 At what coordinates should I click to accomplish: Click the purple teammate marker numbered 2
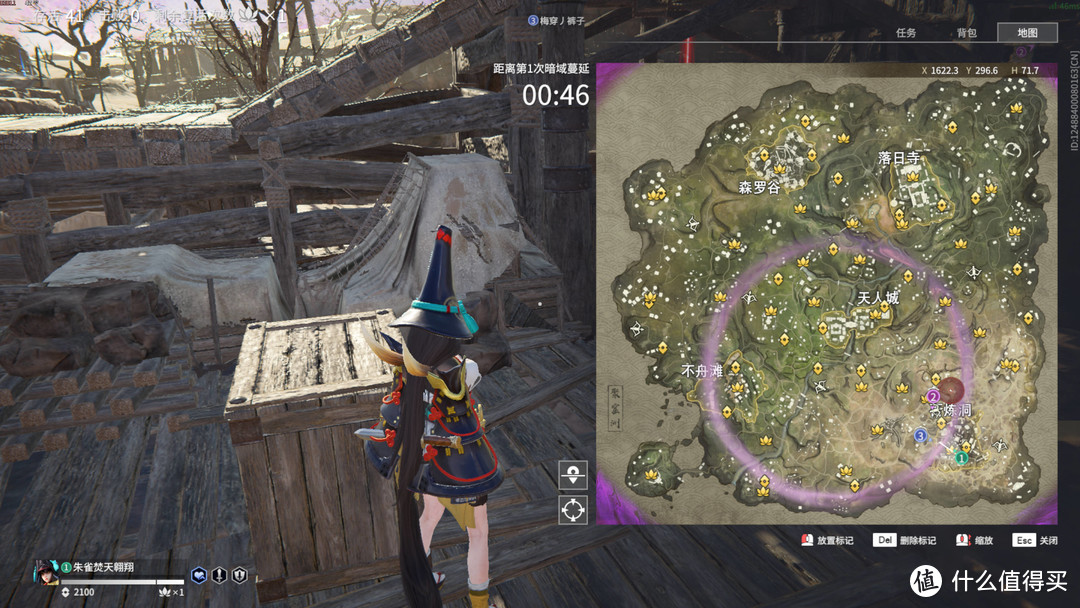click(x=933, y=396)
